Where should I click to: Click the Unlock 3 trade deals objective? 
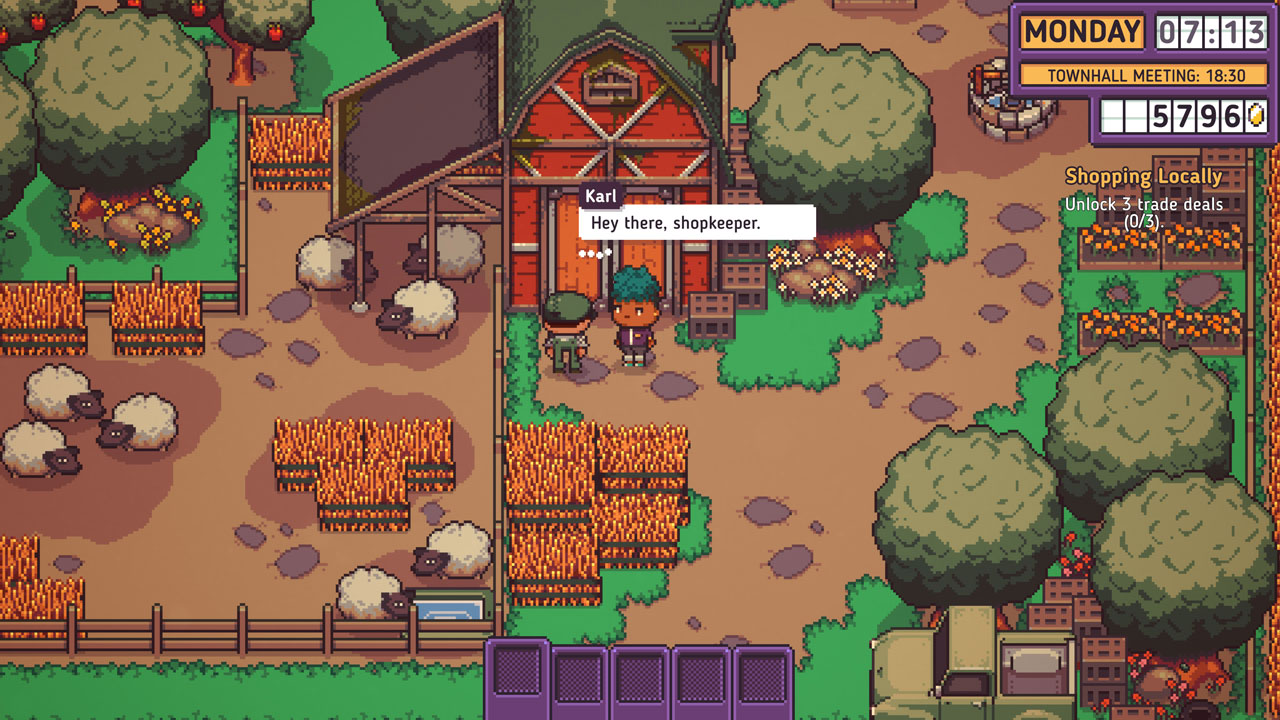coord(1143,210)
